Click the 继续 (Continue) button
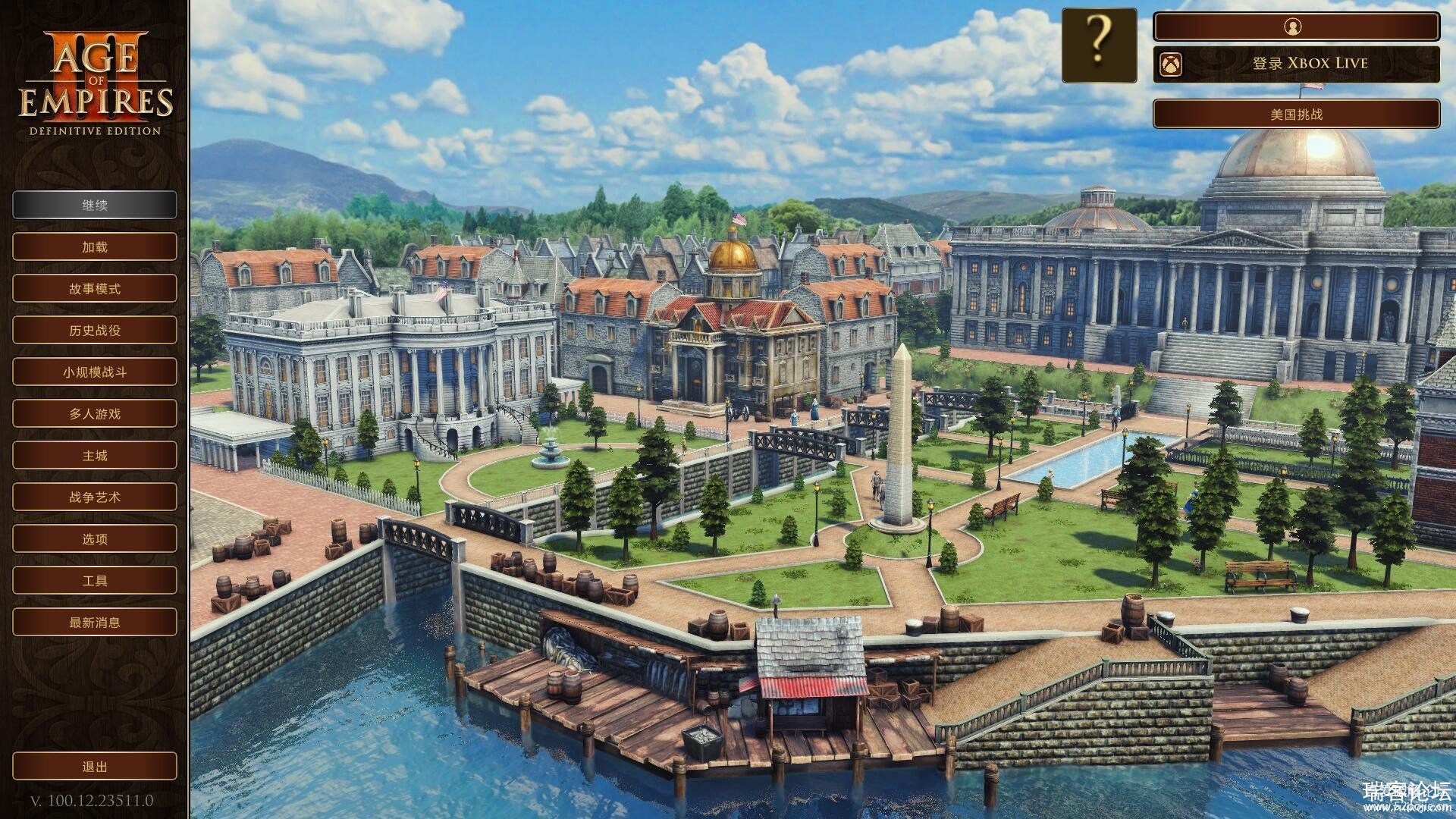Screen dimensions: 1456x819 point(95,205)
